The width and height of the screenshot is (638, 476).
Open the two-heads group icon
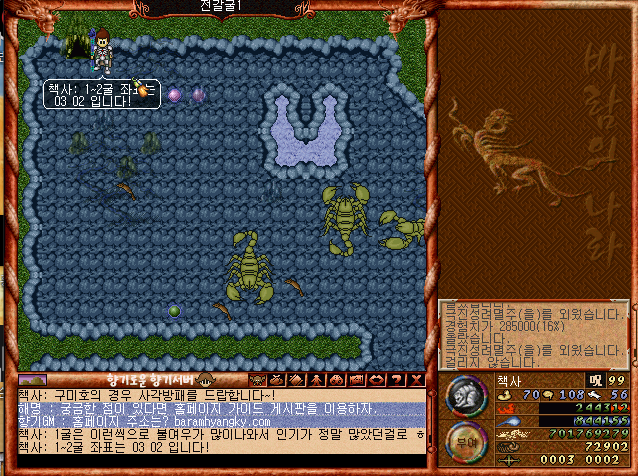click(x=336, y=380)
